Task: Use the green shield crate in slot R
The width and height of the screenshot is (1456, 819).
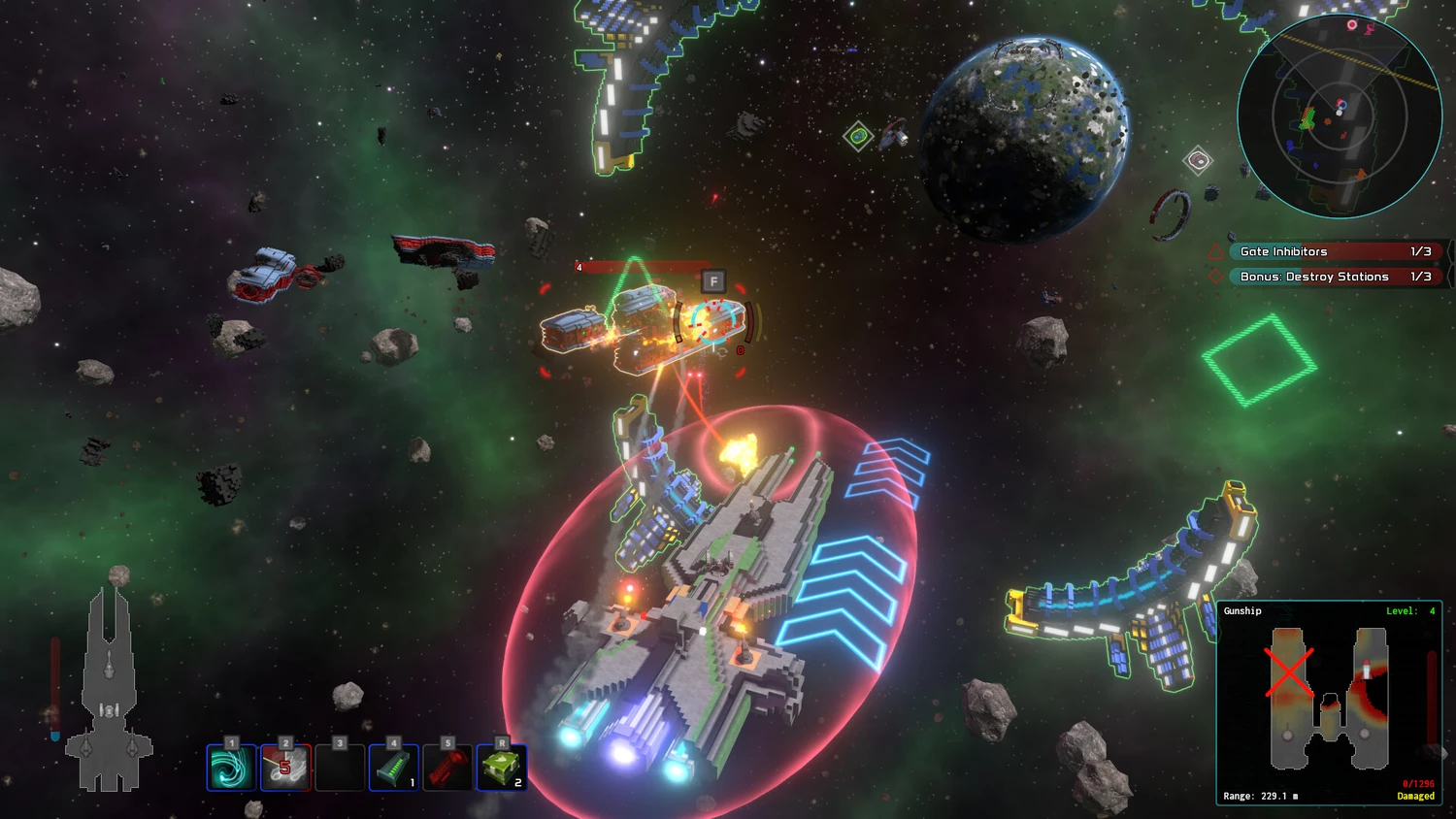Action: tap(502, 768)
